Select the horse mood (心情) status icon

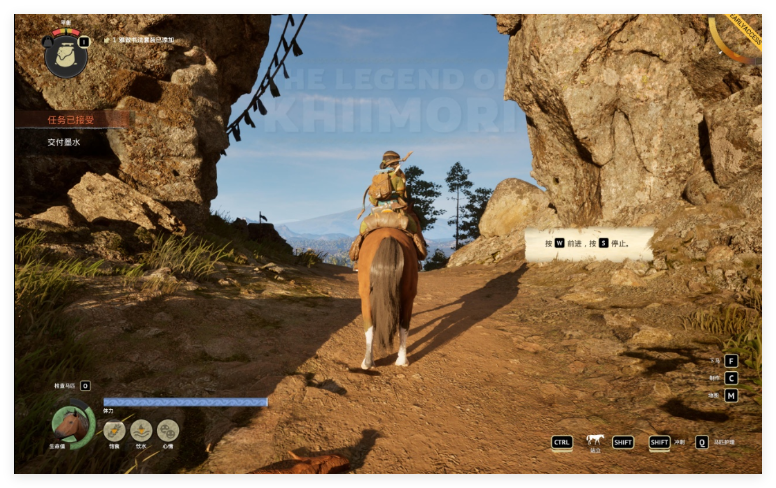coord(168,430)
